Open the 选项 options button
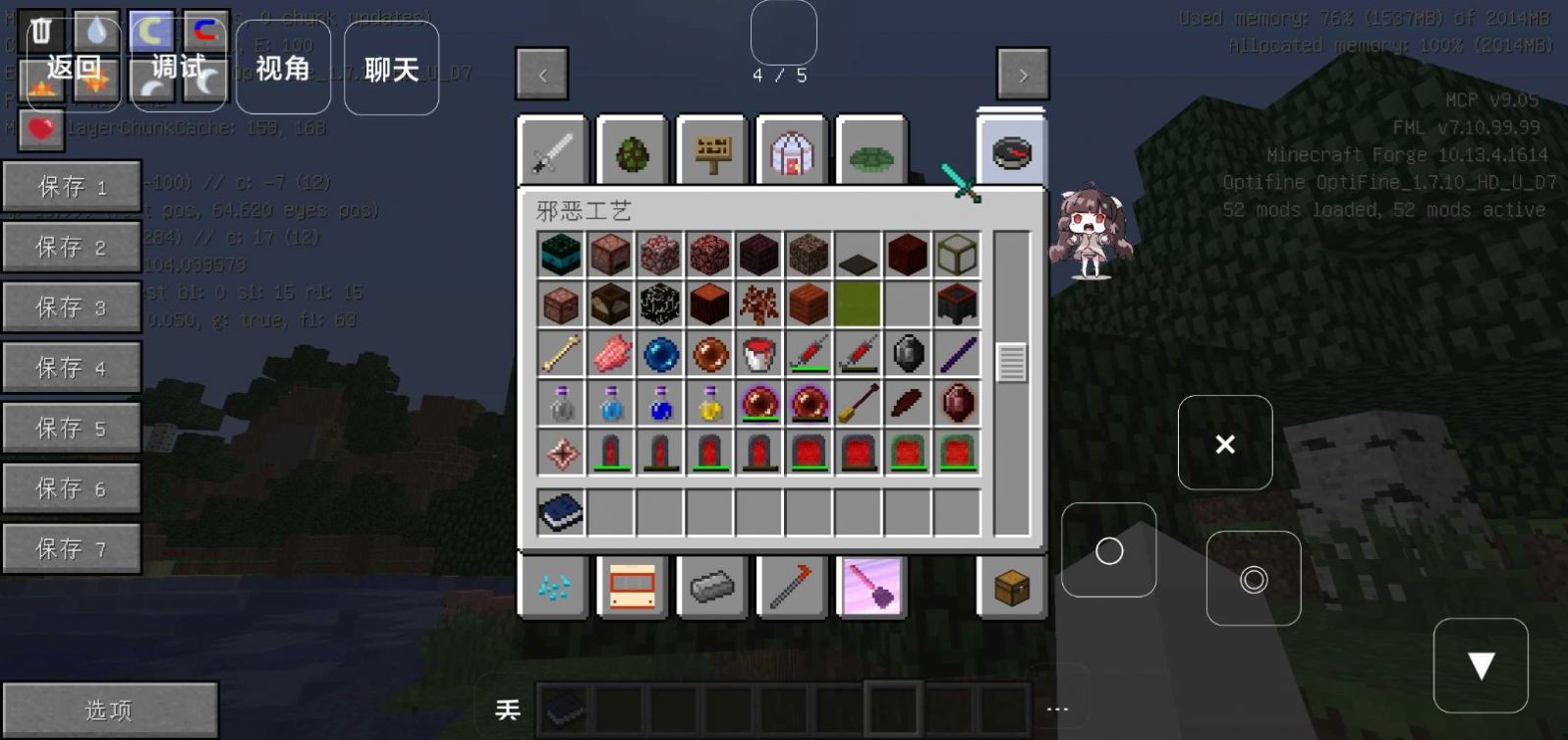 tap(109, 710)
